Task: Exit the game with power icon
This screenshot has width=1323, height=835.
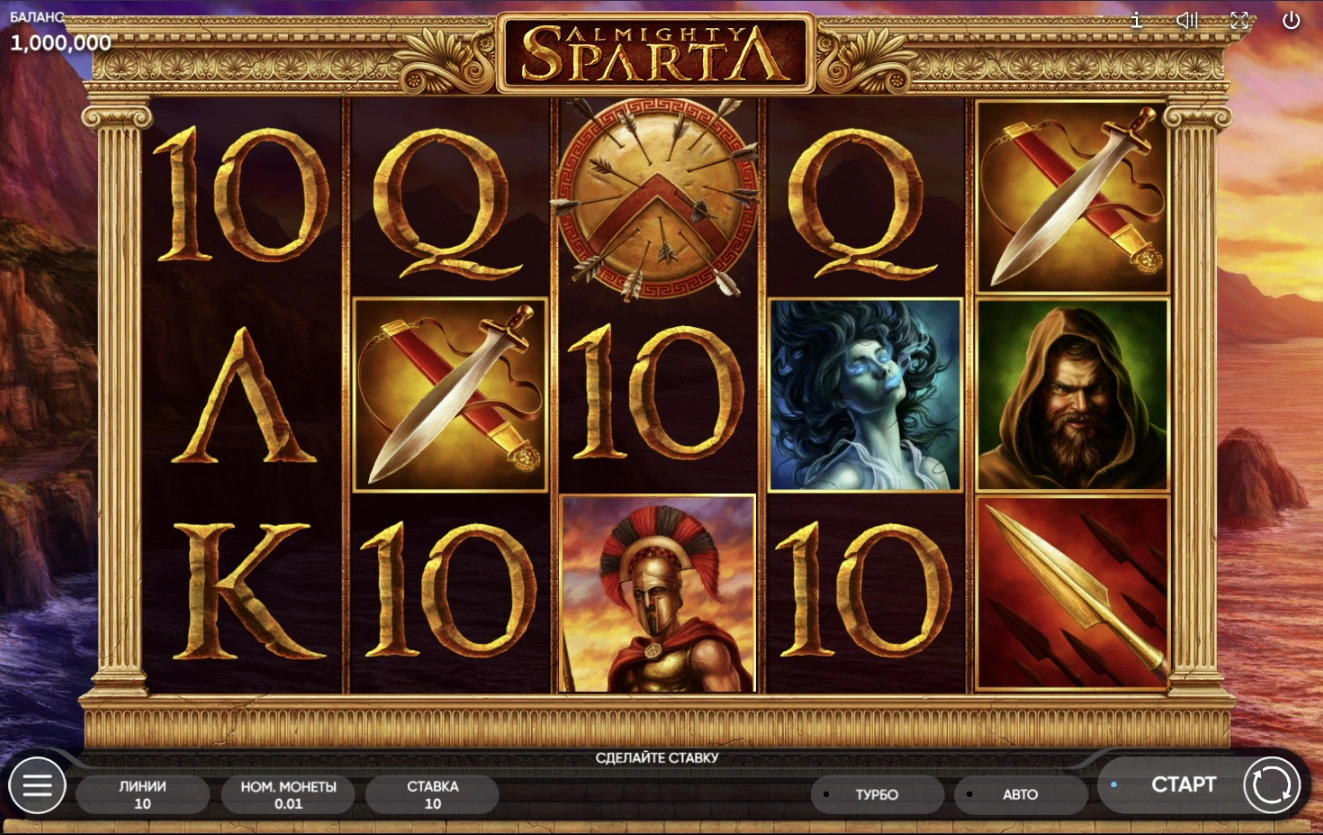Action: [x=1291, y=20]
